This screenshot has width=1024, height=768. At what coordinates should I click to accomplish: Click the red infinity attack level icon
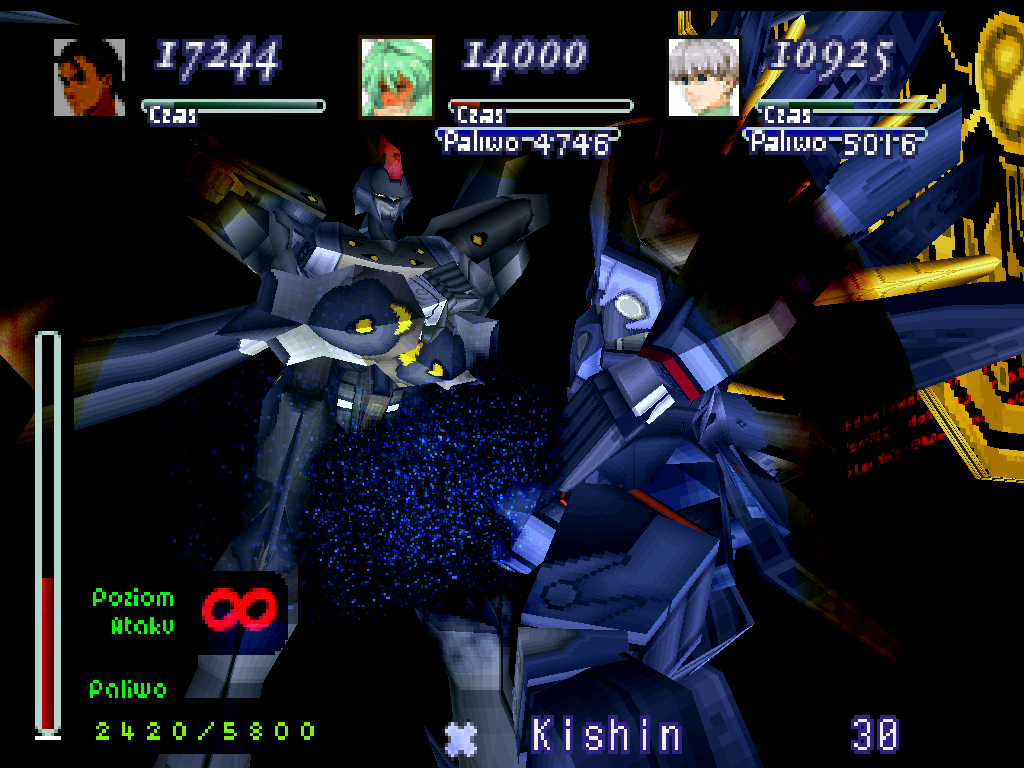[x=238, y=609]
